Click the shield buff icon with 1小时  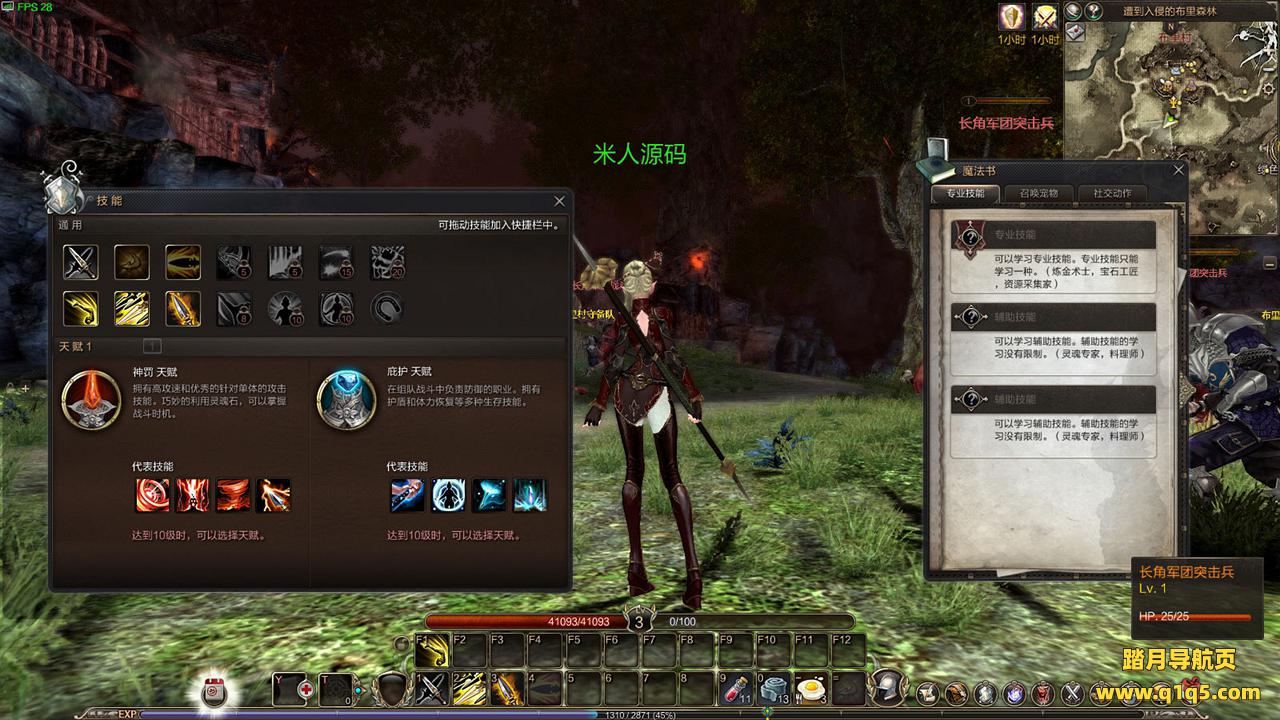(x=1013, y=17)
